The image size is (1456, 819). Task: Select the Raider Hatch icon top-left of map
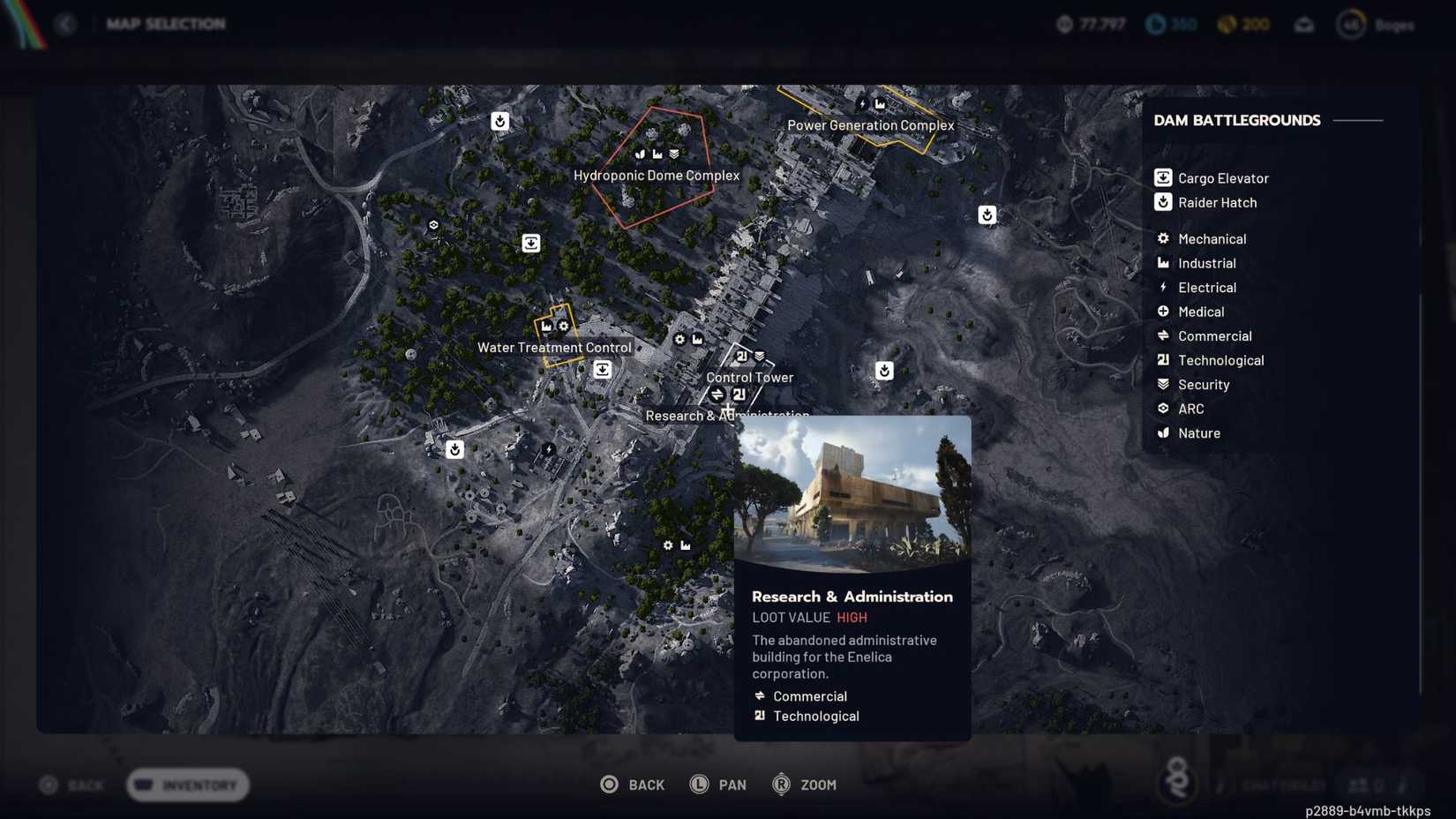pos(499,122)
